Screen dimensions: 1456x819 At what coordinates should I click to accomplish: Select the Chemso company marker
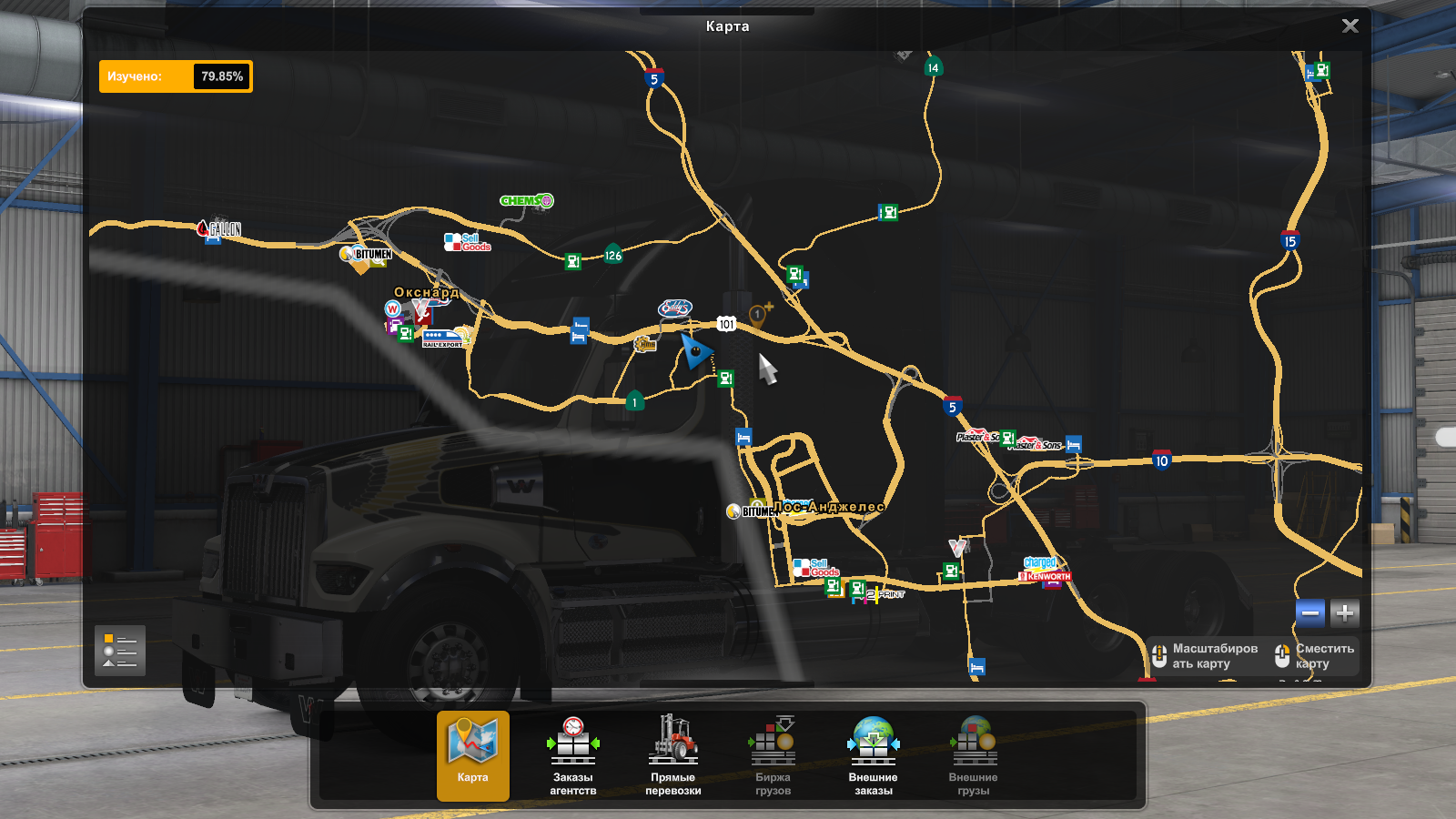[526, 200]
